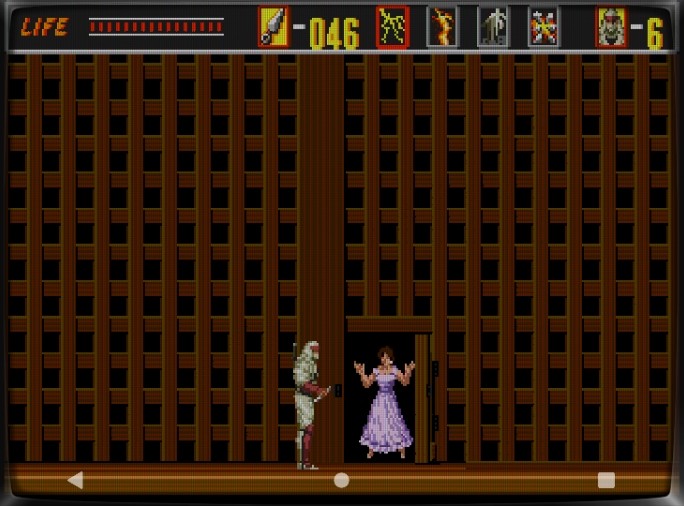Click the ninja face lives icon
Viewport: 684px width, 506px height.
tap(611, 27)
